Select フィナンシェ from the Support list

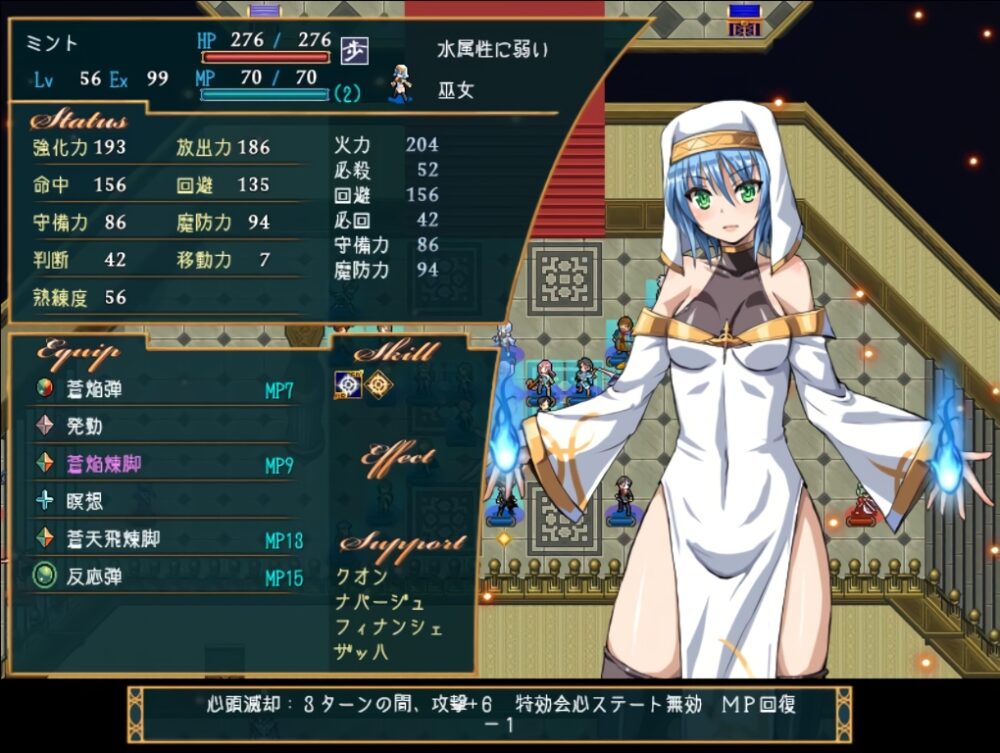388,628
